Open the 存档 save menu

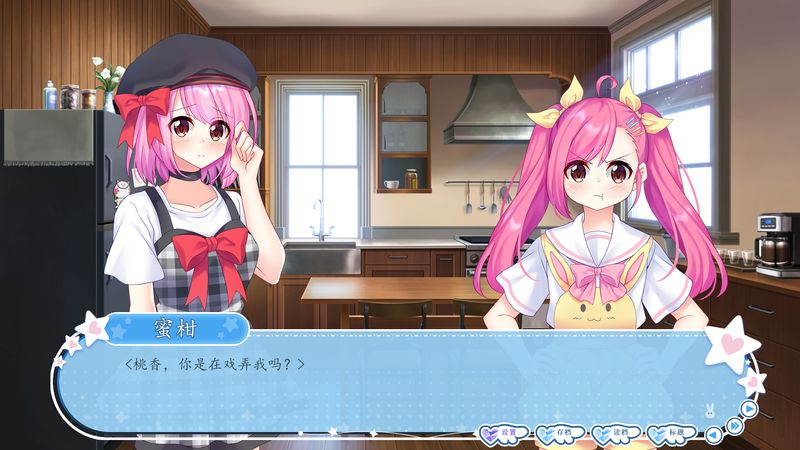coord(560,433)
